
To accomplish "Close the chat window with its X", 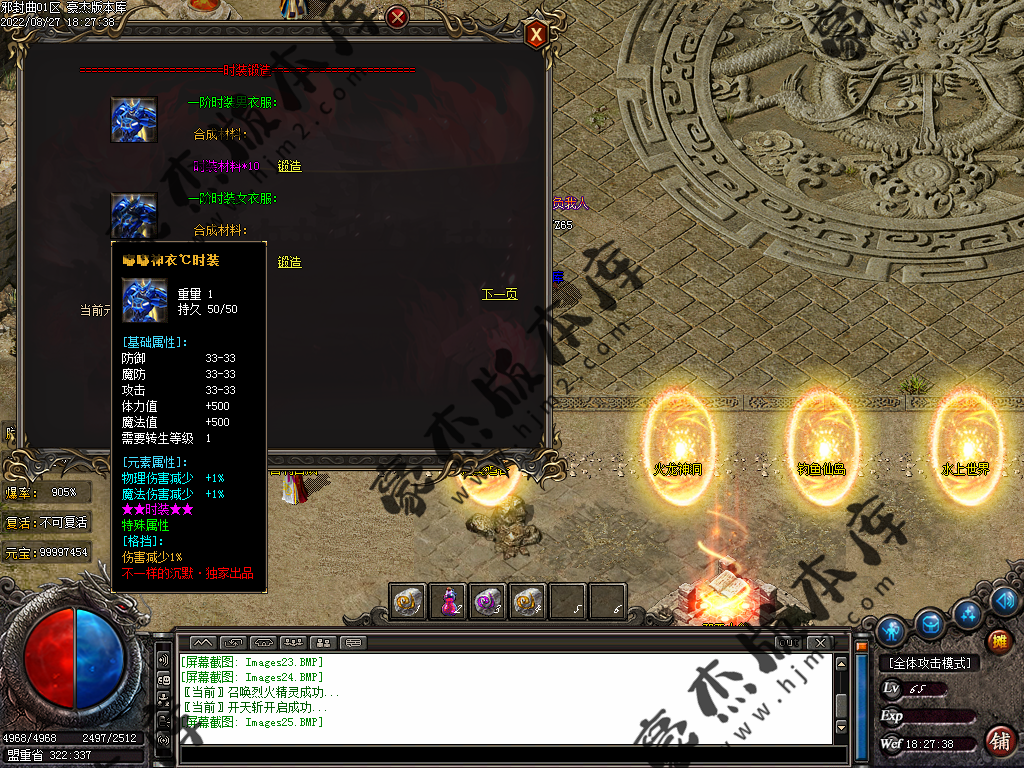I will (819, 641).
